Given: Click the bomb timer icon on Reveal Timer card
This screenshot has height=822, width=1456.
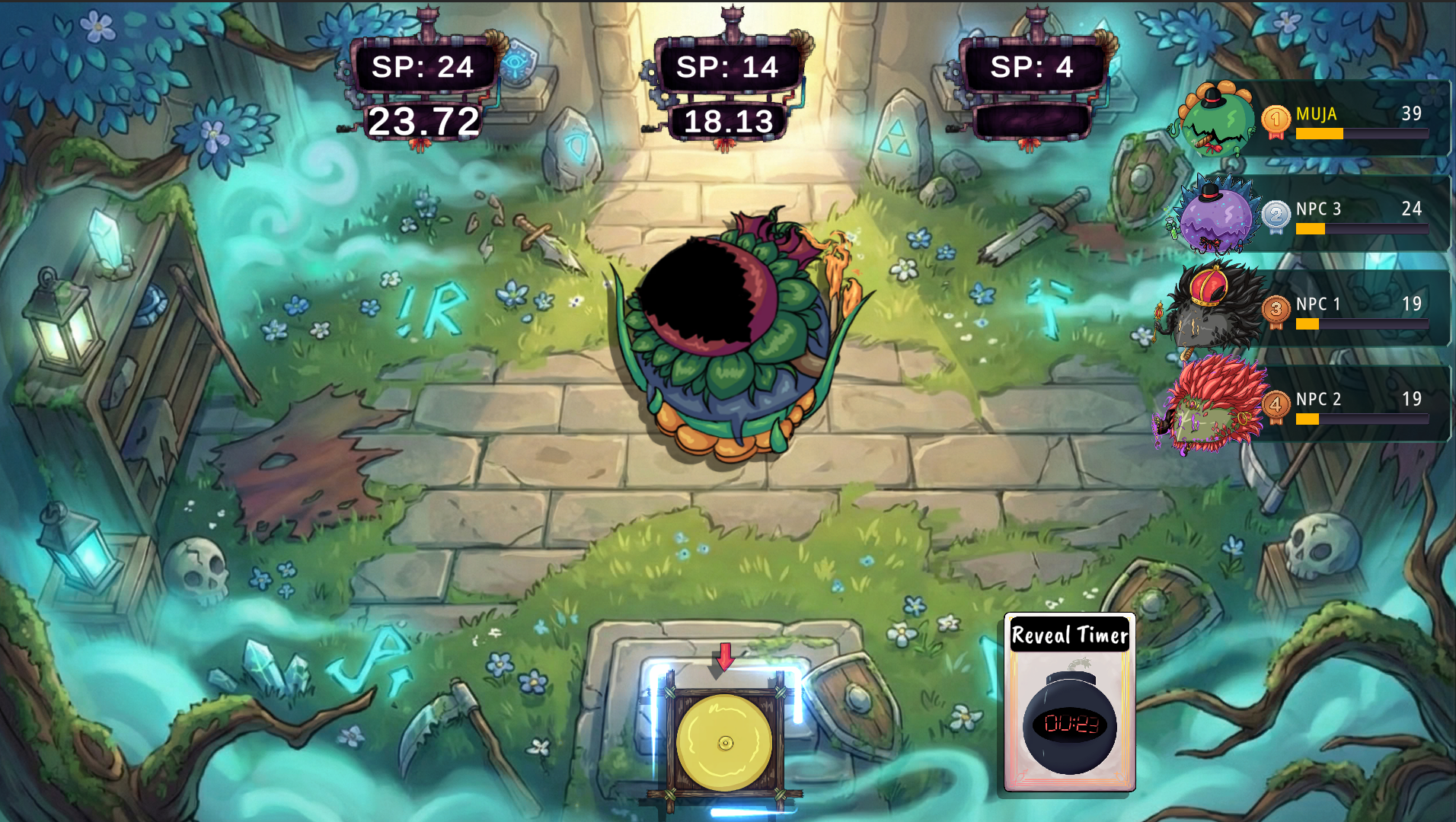Looking at the screenshot, I should (1068, 725).
